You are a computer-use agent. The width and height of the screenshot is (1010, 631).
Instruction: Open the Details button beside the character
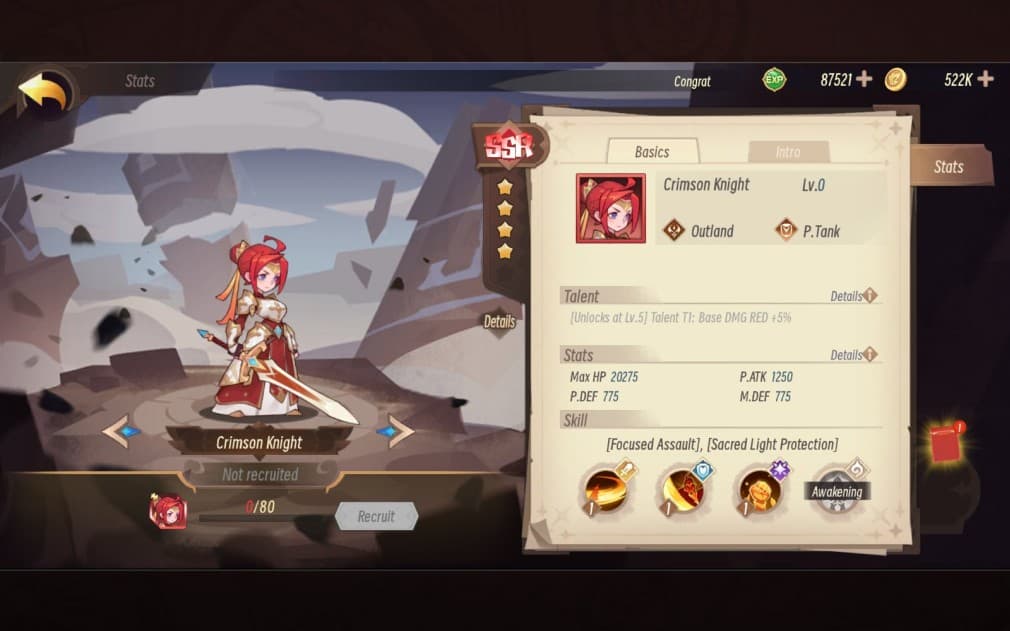(499, 322)
